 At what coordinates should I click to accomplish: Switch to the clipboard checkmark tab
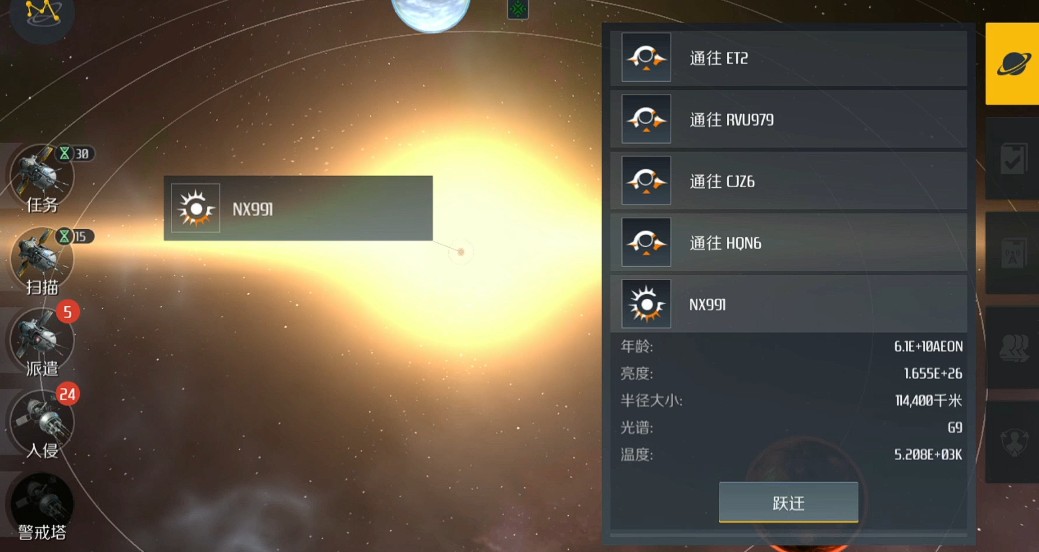1012,160
